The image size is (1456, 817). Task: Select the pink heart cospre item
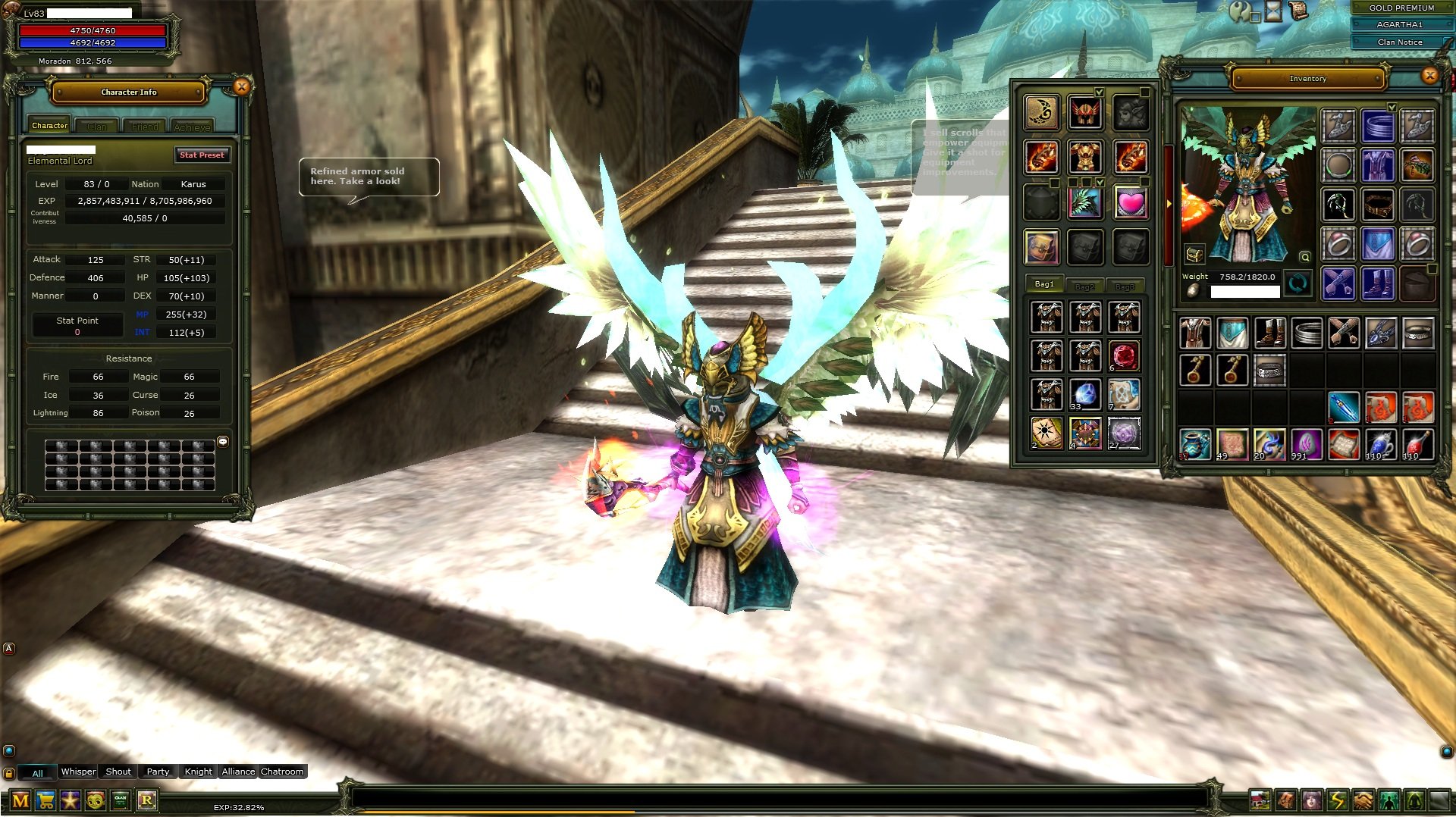click(x=1129, y=203)
